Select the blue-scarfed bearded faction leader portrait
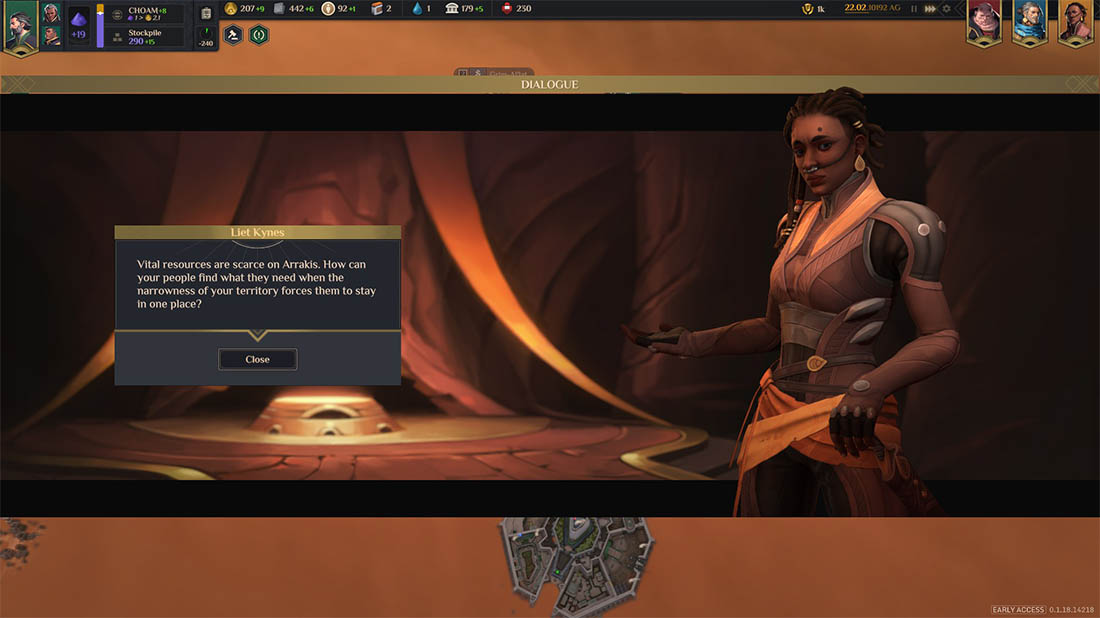This screenshot has width=1100, height=618. pyautogui.click(x=1029, y=21)
